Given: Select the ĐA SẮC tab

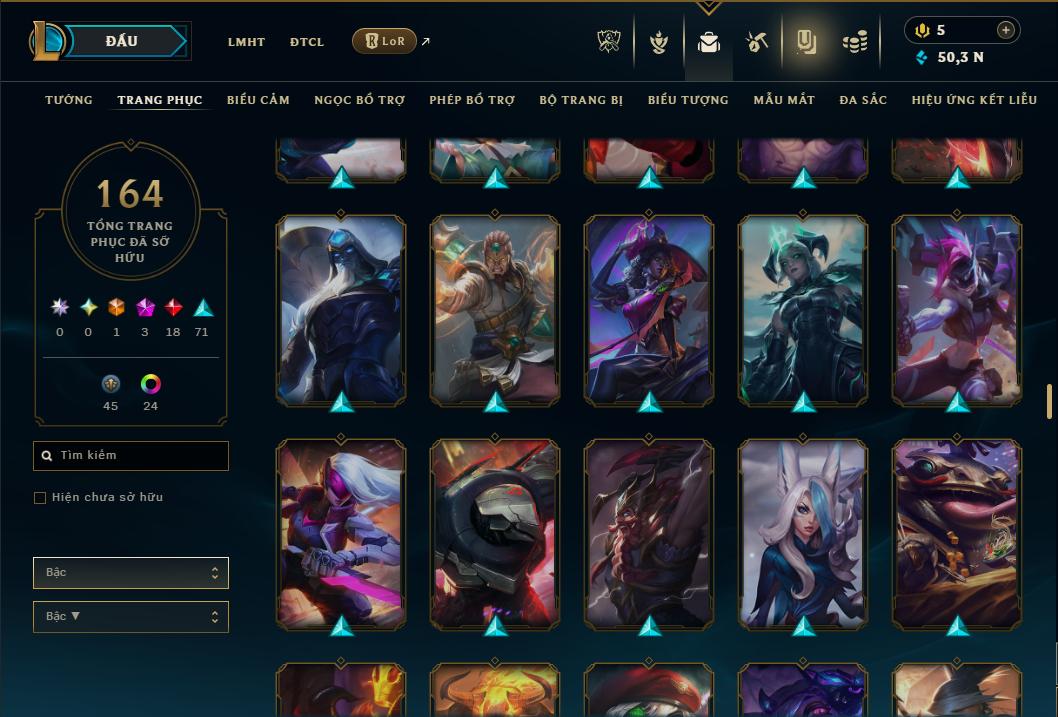Looking at the screenshot, I should click(x=863, y=100).
